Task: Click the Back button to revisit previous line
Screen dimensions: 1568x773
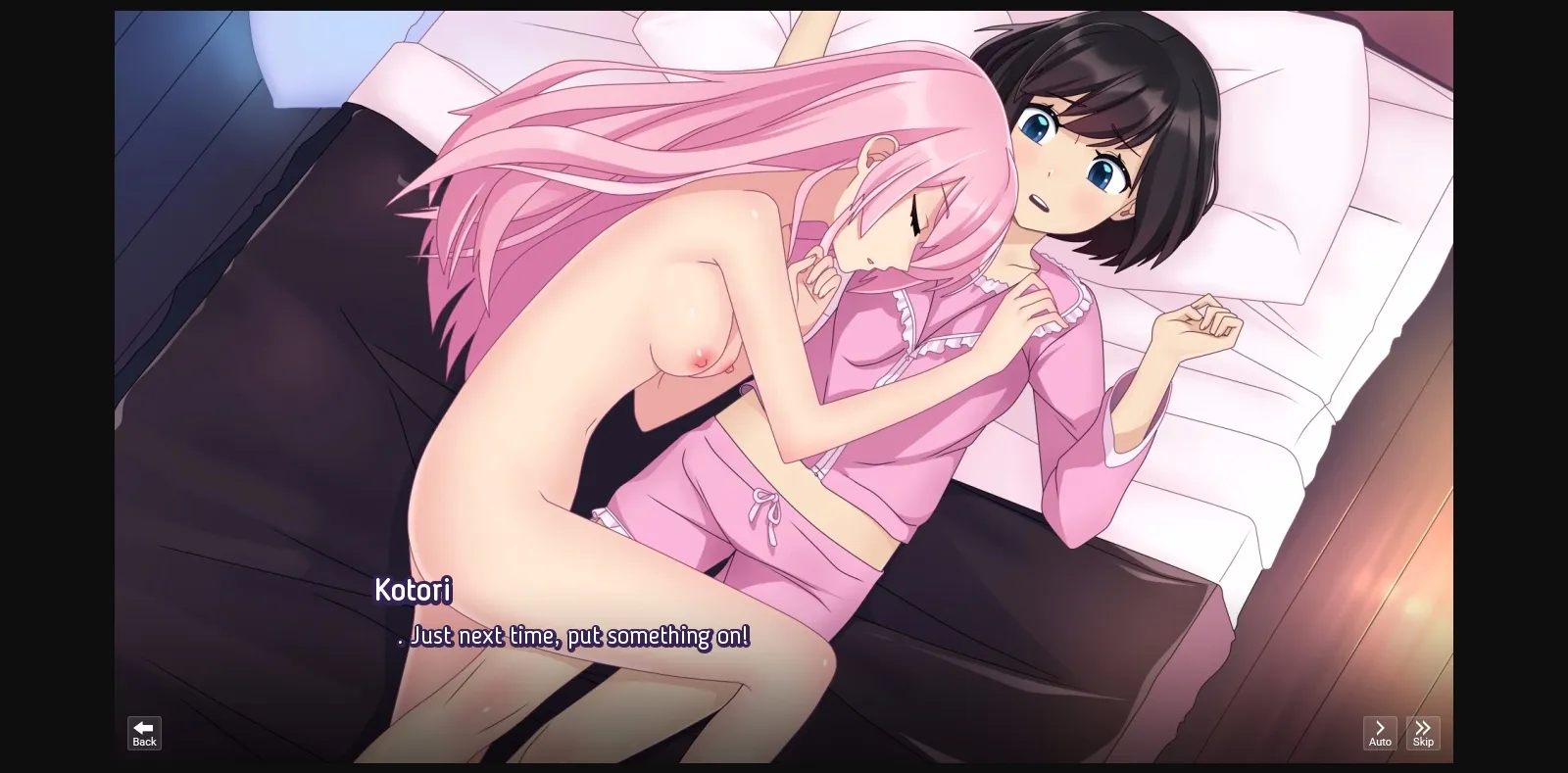Action: pos(143,733)
